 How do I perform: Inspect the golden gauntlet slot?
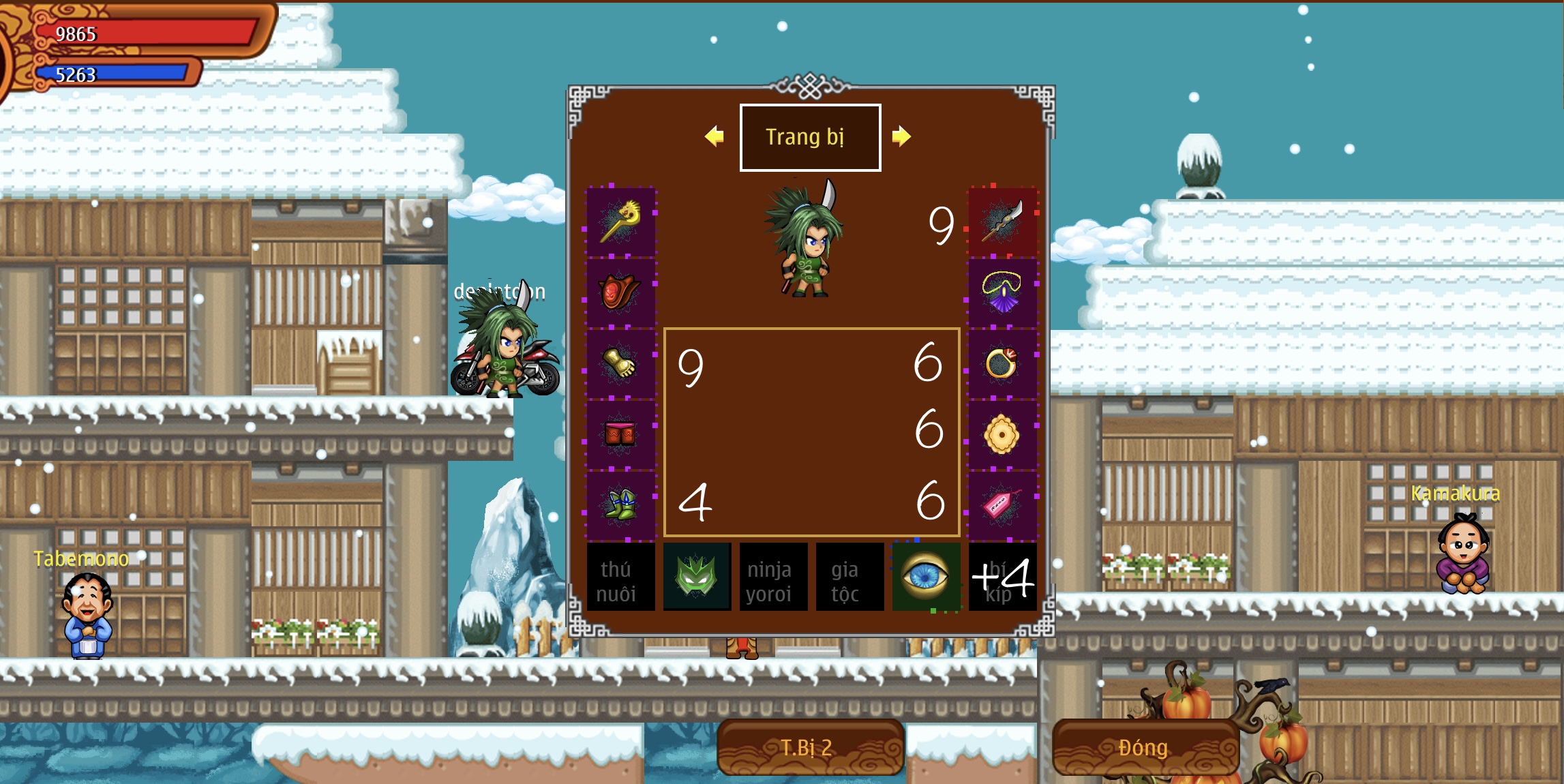(x=620, y=363)
